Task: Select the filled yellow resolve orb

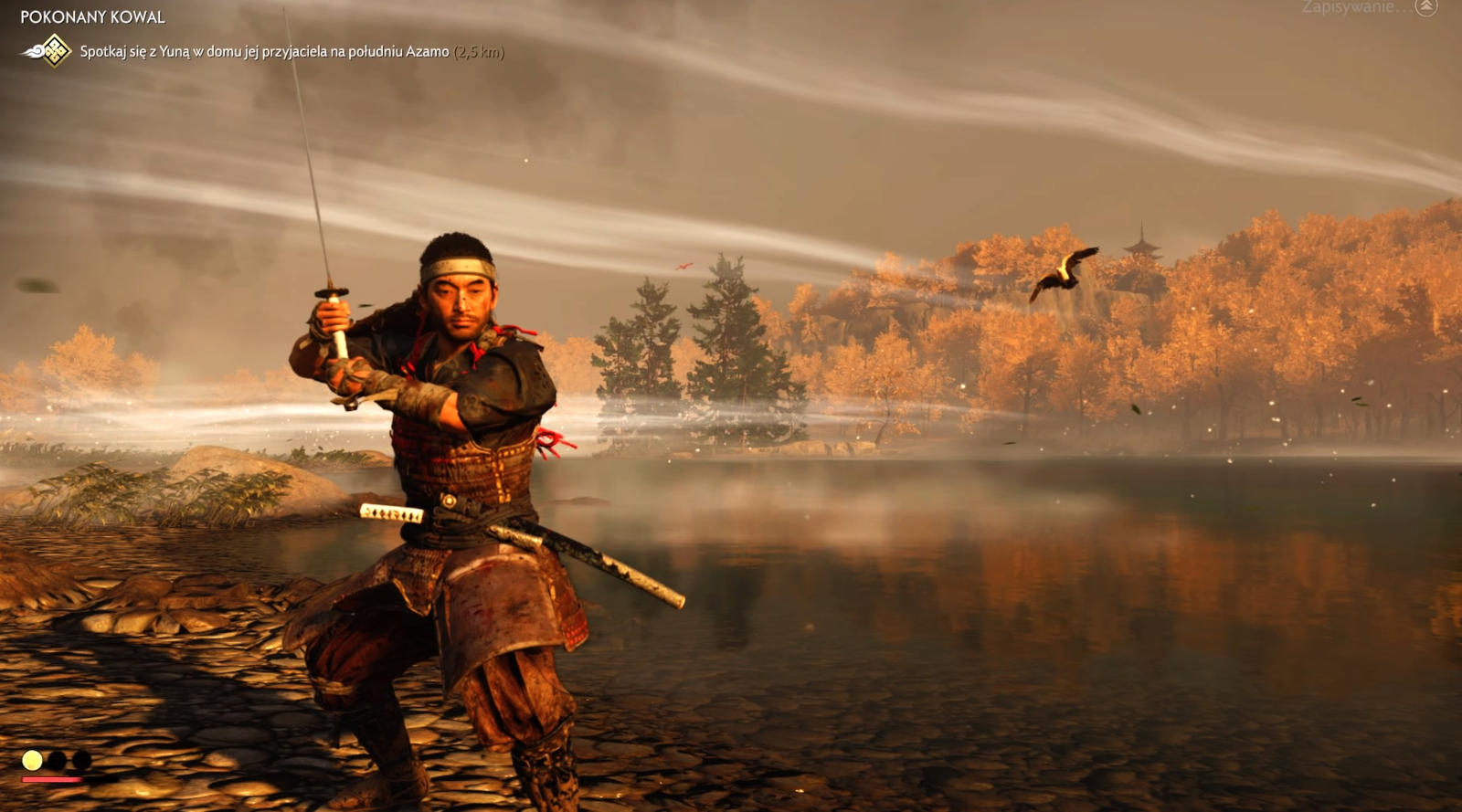Action: [x=32, y=760]
